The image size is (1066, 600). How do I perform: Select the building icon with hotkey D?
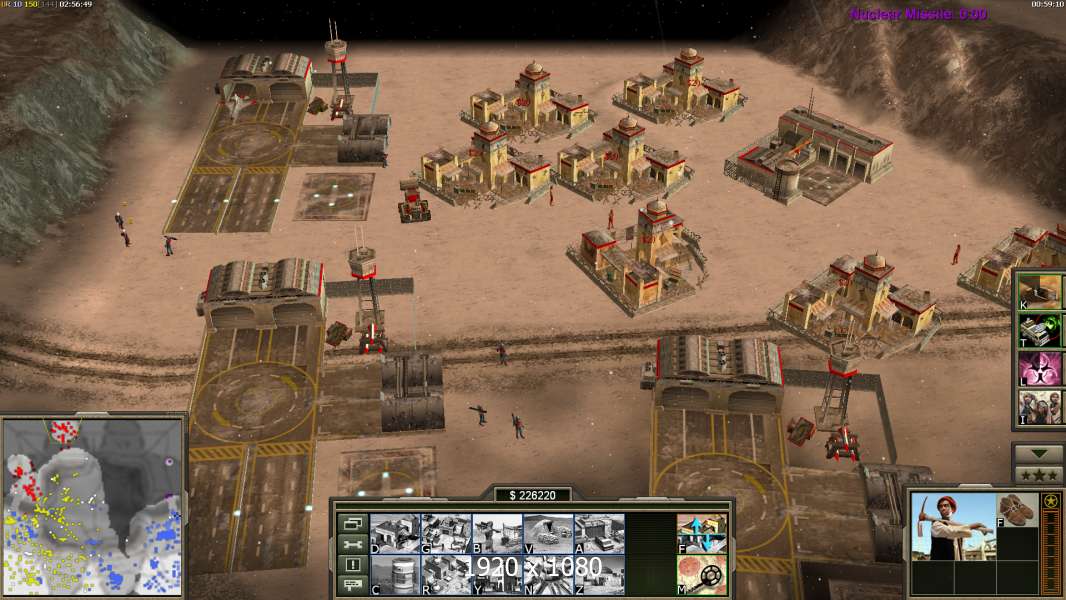395,533
